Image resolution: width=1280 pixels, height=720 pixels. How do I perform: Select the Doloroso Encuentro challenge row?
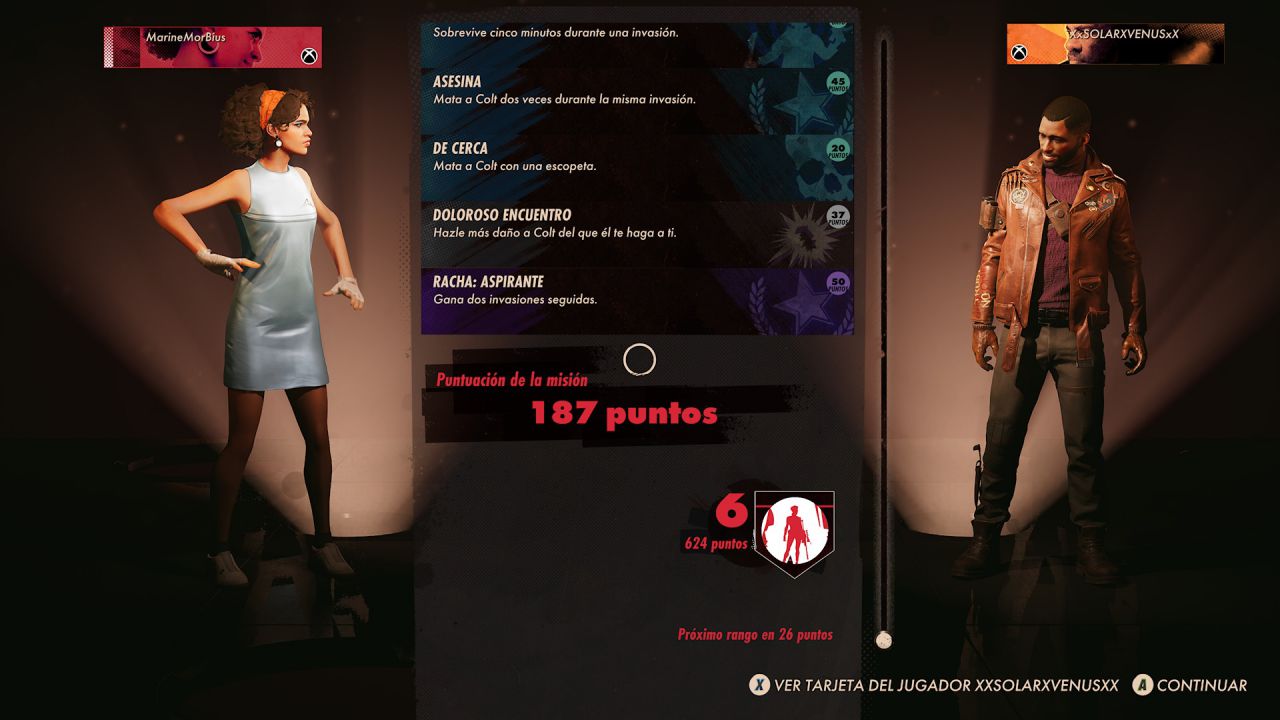[600, 223]
